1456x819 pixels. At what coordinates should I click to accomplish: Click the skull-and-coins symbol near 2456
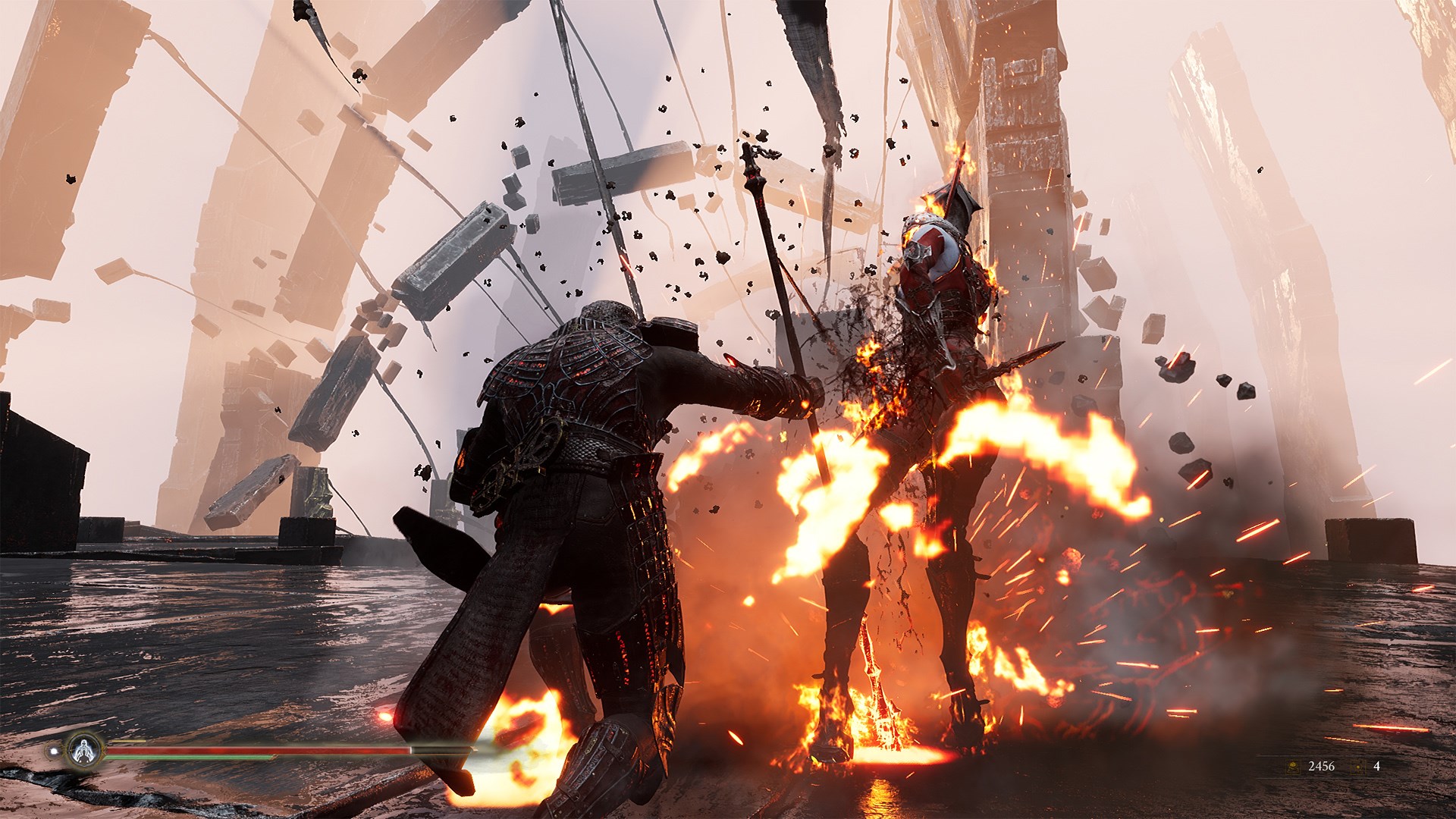tap(1292, 767)
